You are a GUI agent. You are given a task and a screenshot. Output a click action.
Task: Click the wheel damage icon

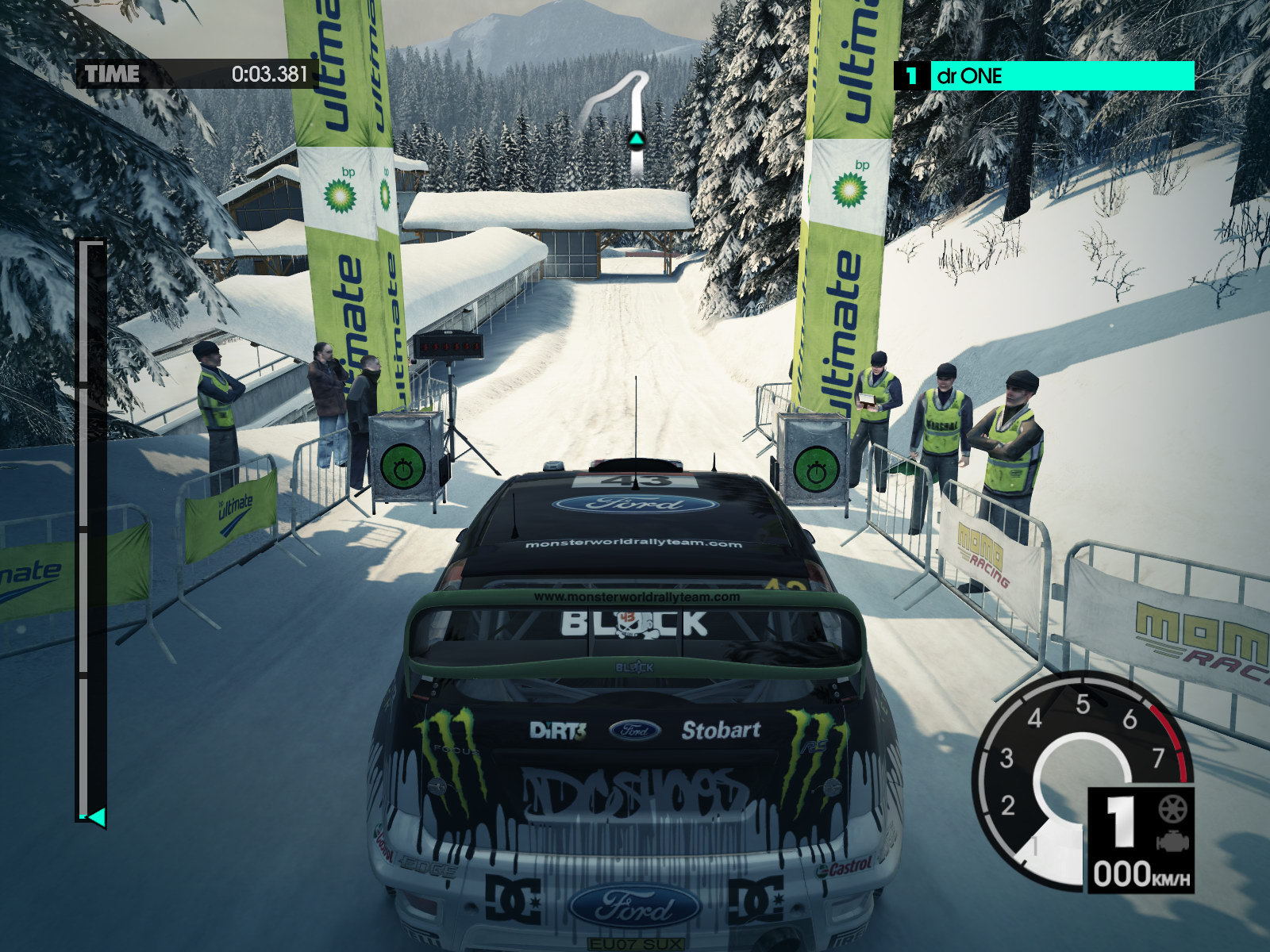[x=1171, y=811]
